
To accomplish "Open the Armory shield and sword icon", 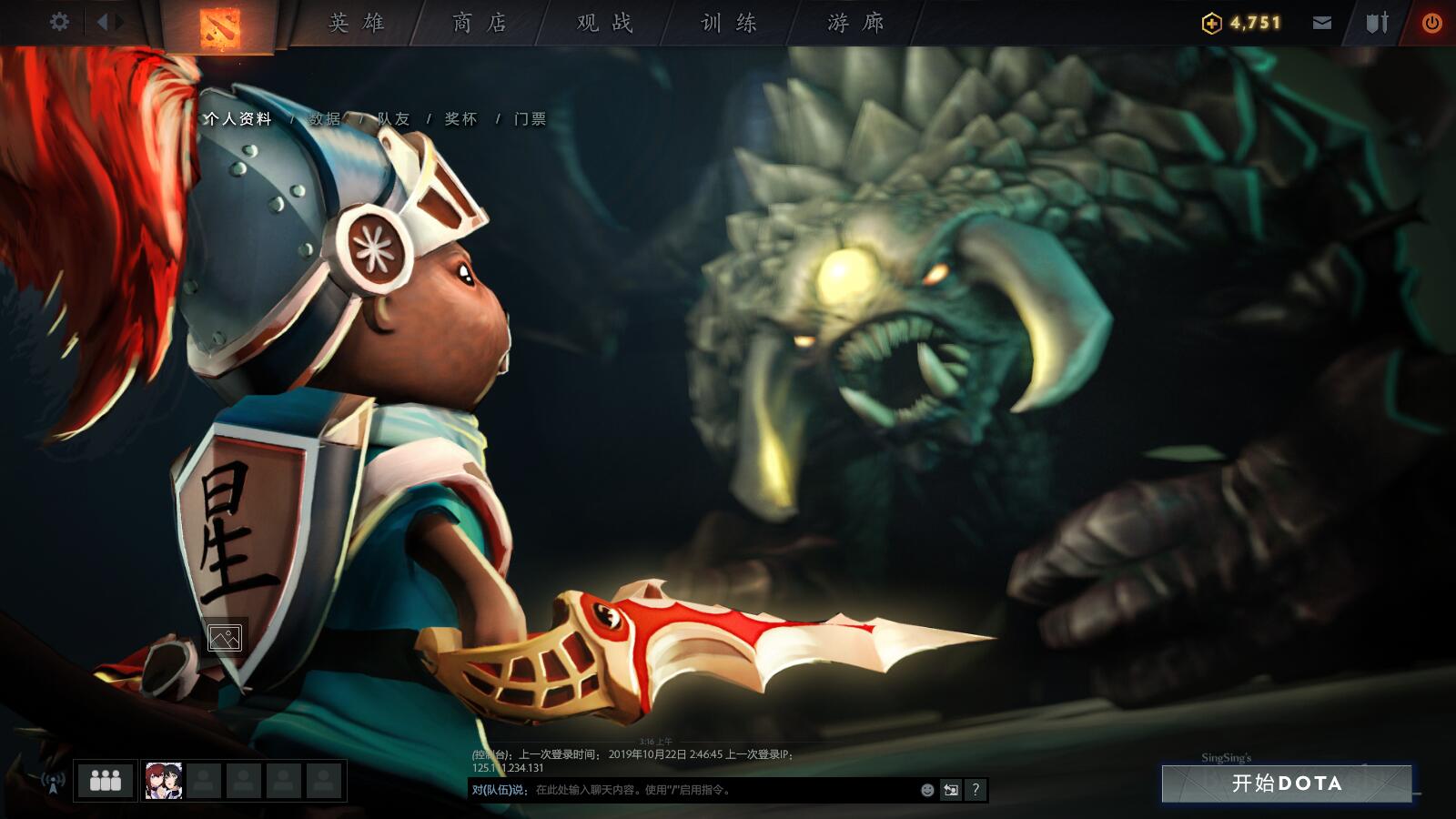I will coord(1374,24).
